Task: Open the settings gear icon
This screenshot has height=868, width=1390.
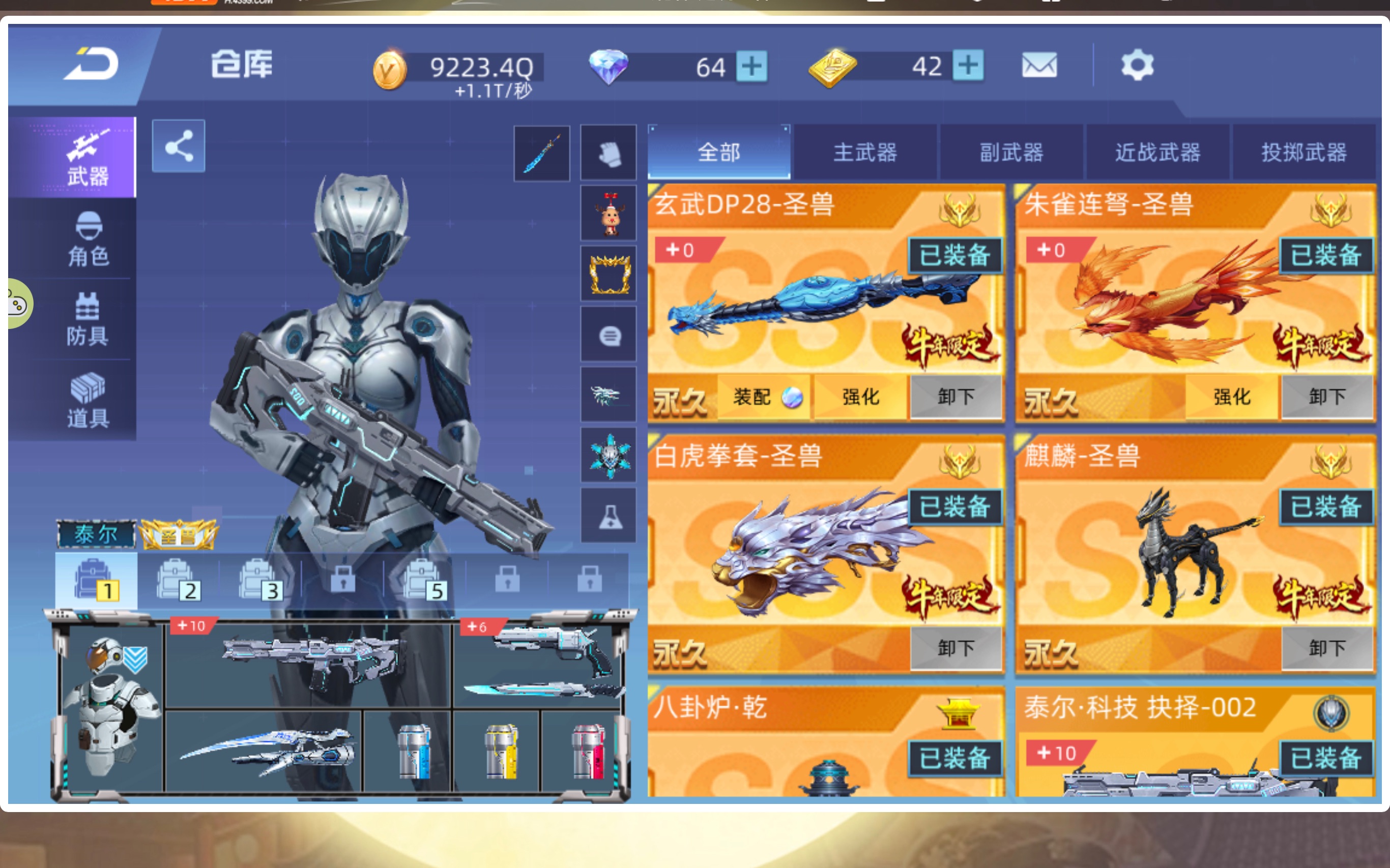Action: pos(1139,65)
